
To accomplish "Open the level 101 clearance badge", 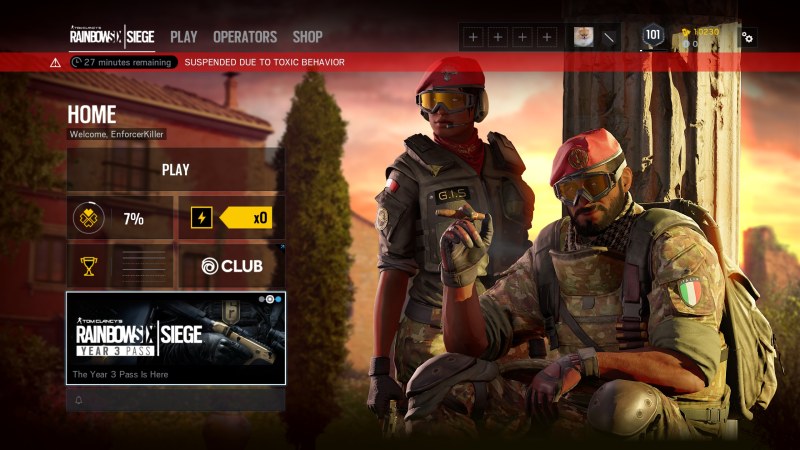I will coord(653,37).
